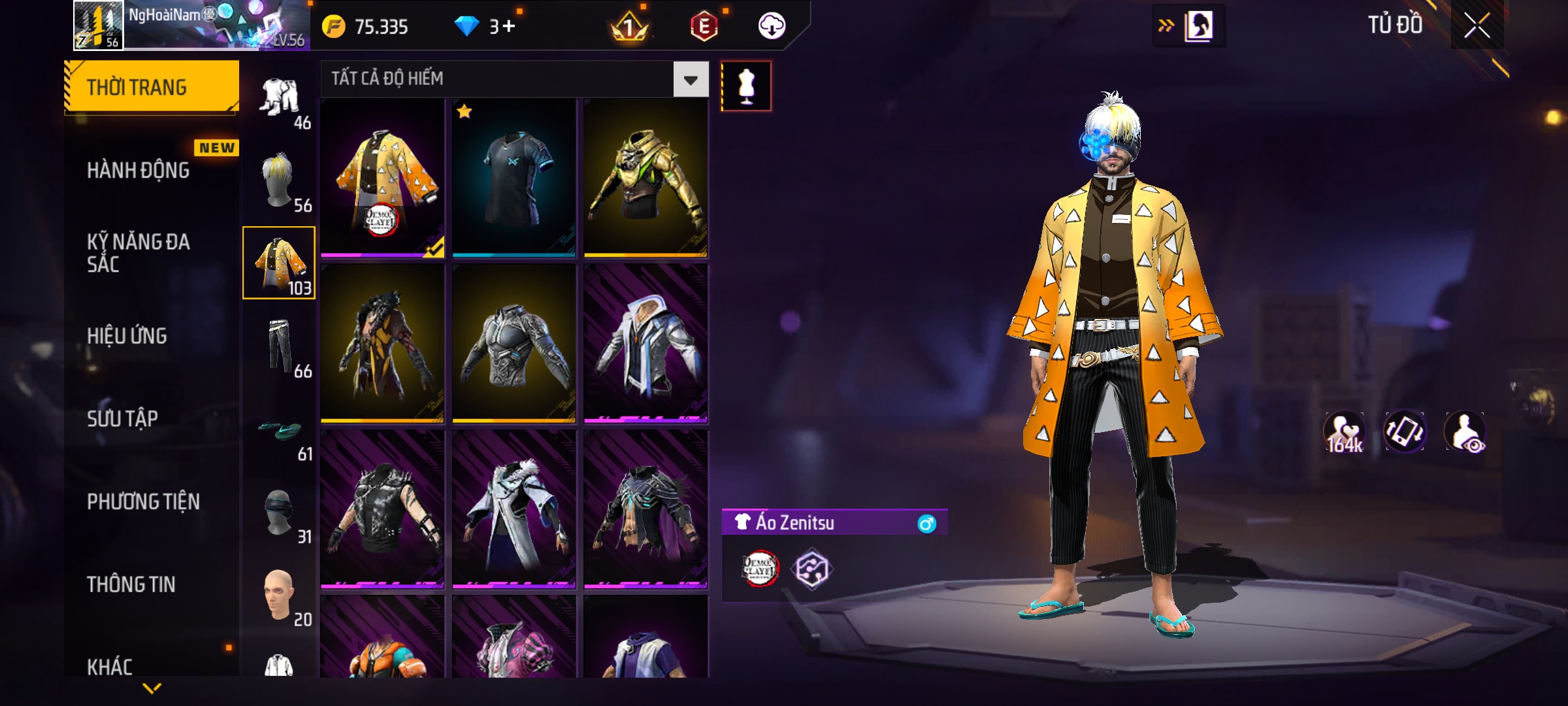Select the Hiệu Ứng tab
This screenshot has height=706, width=1568.
[x=127, y=335]
